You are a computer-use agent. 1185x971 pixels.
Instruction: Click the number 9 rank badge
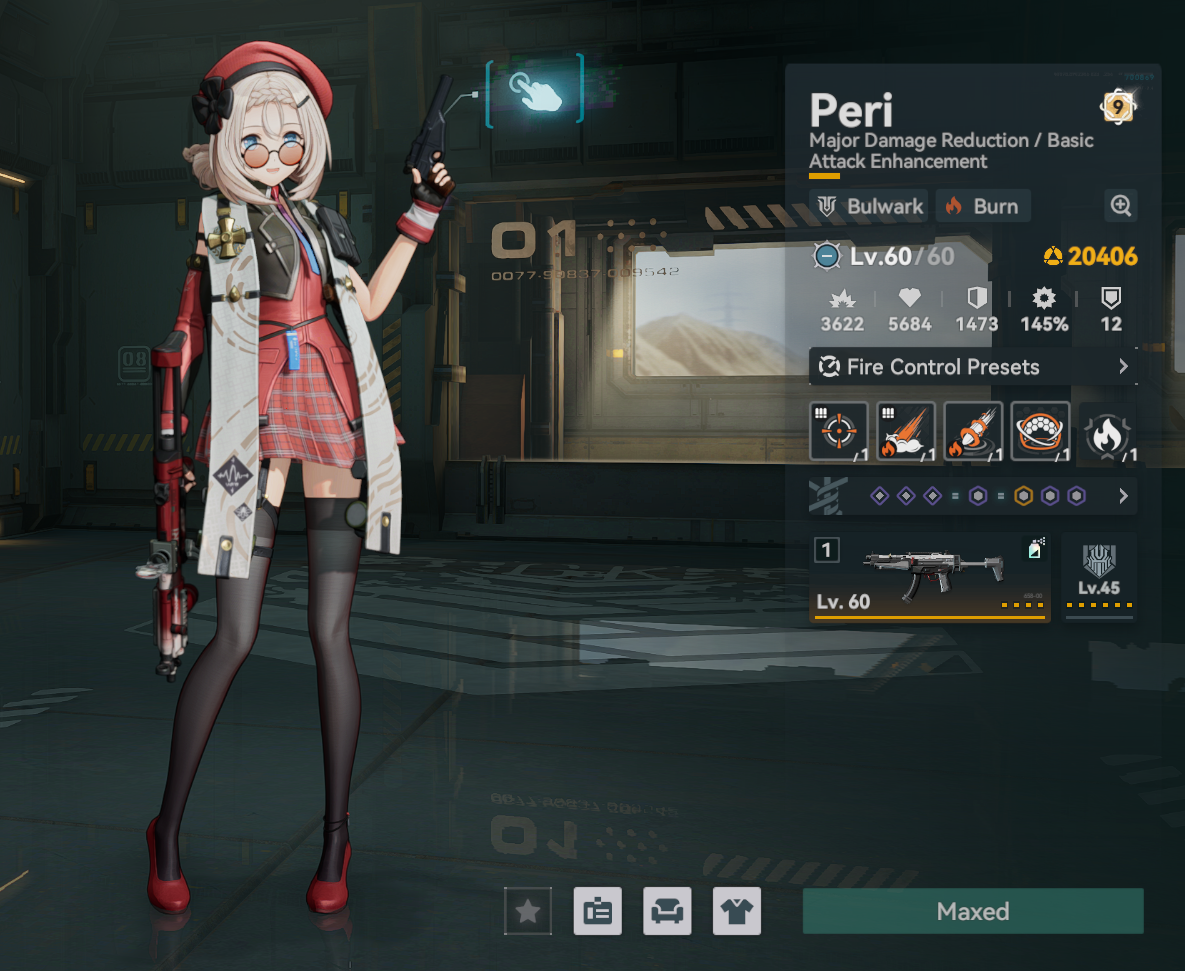(1117, 107)
